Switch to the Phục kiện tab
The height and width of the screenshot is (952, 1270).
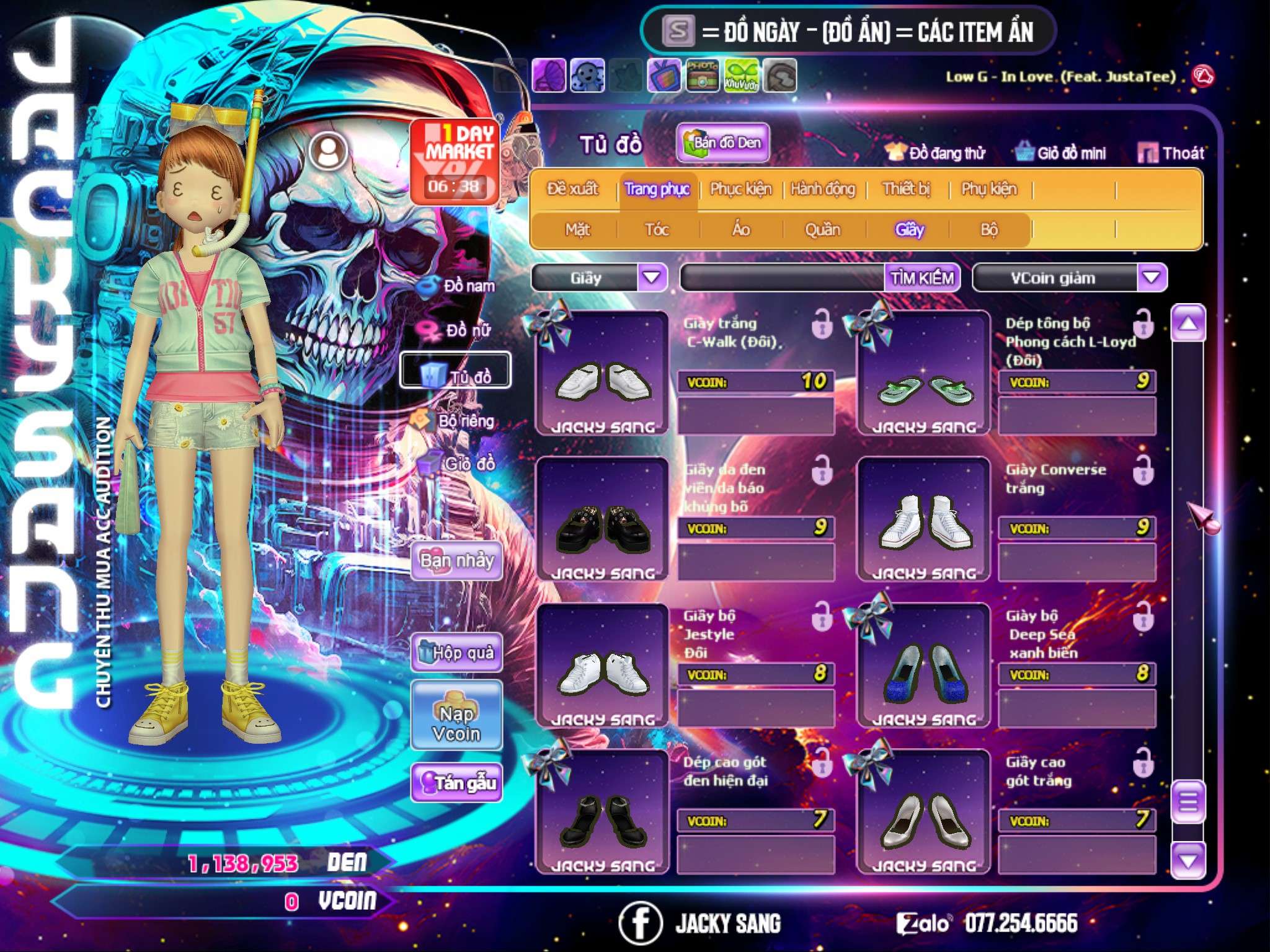[741, 189]
